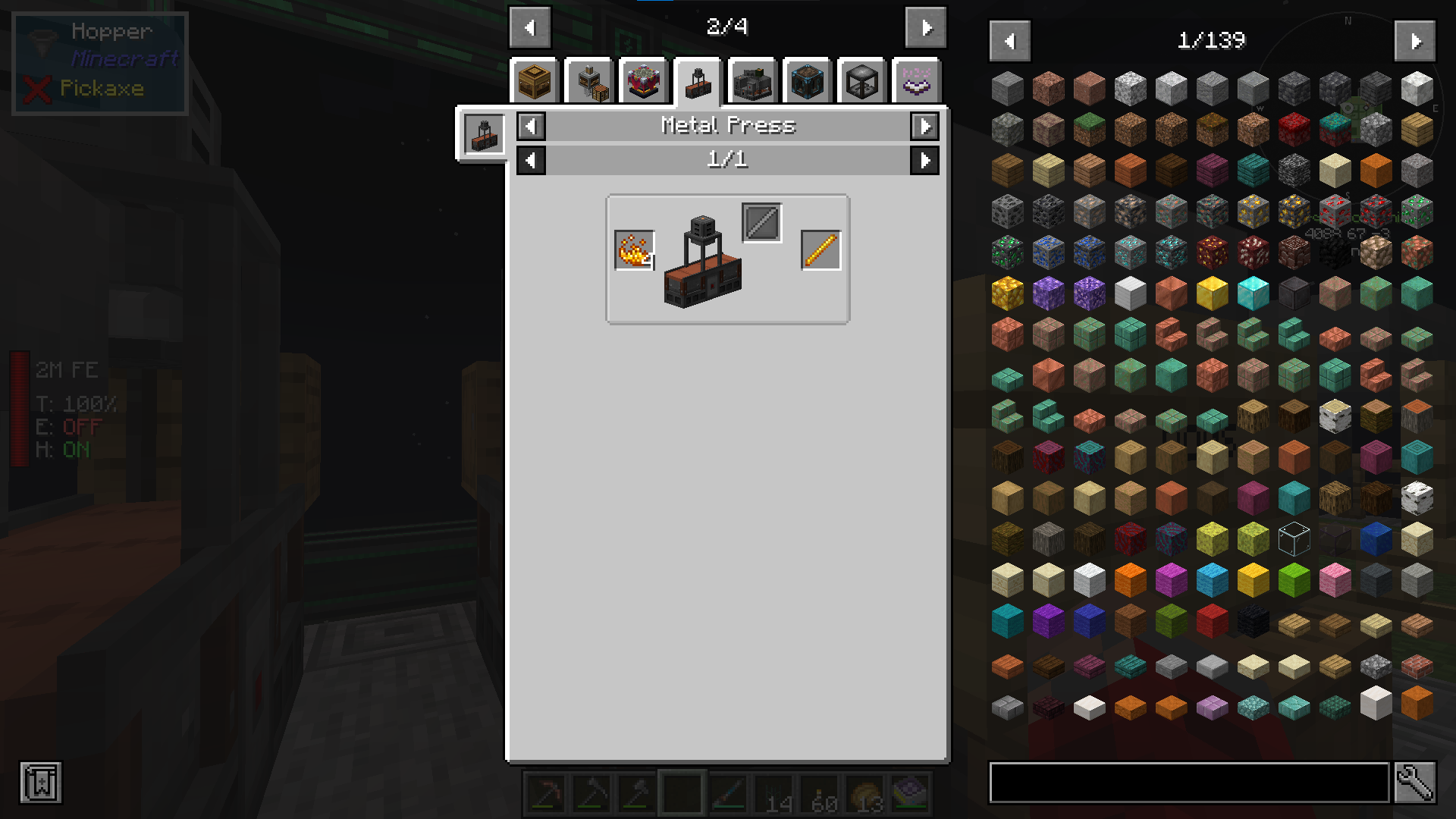The image size is (1456, 819).
Task: Click the left arrow on recipe page 1/1
Action: [x=531, y=160]
